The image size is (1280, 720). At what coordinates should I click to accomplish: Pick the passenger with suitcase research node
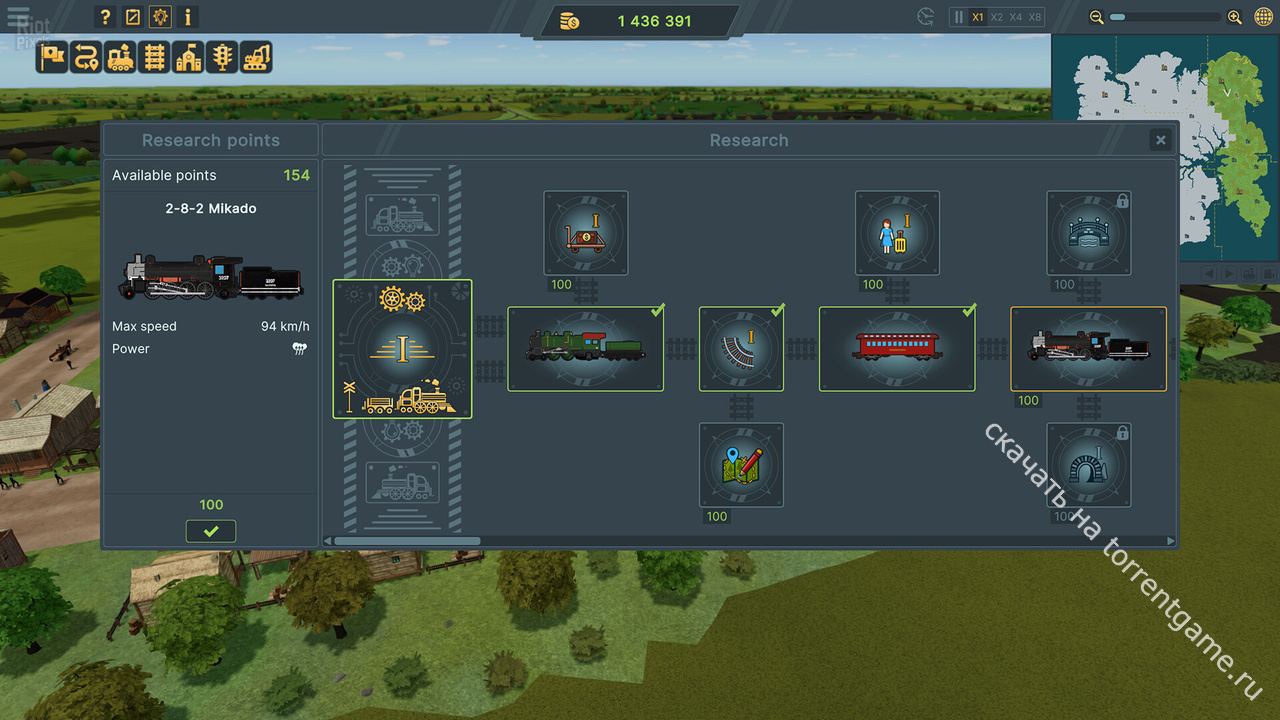point(897,233)
